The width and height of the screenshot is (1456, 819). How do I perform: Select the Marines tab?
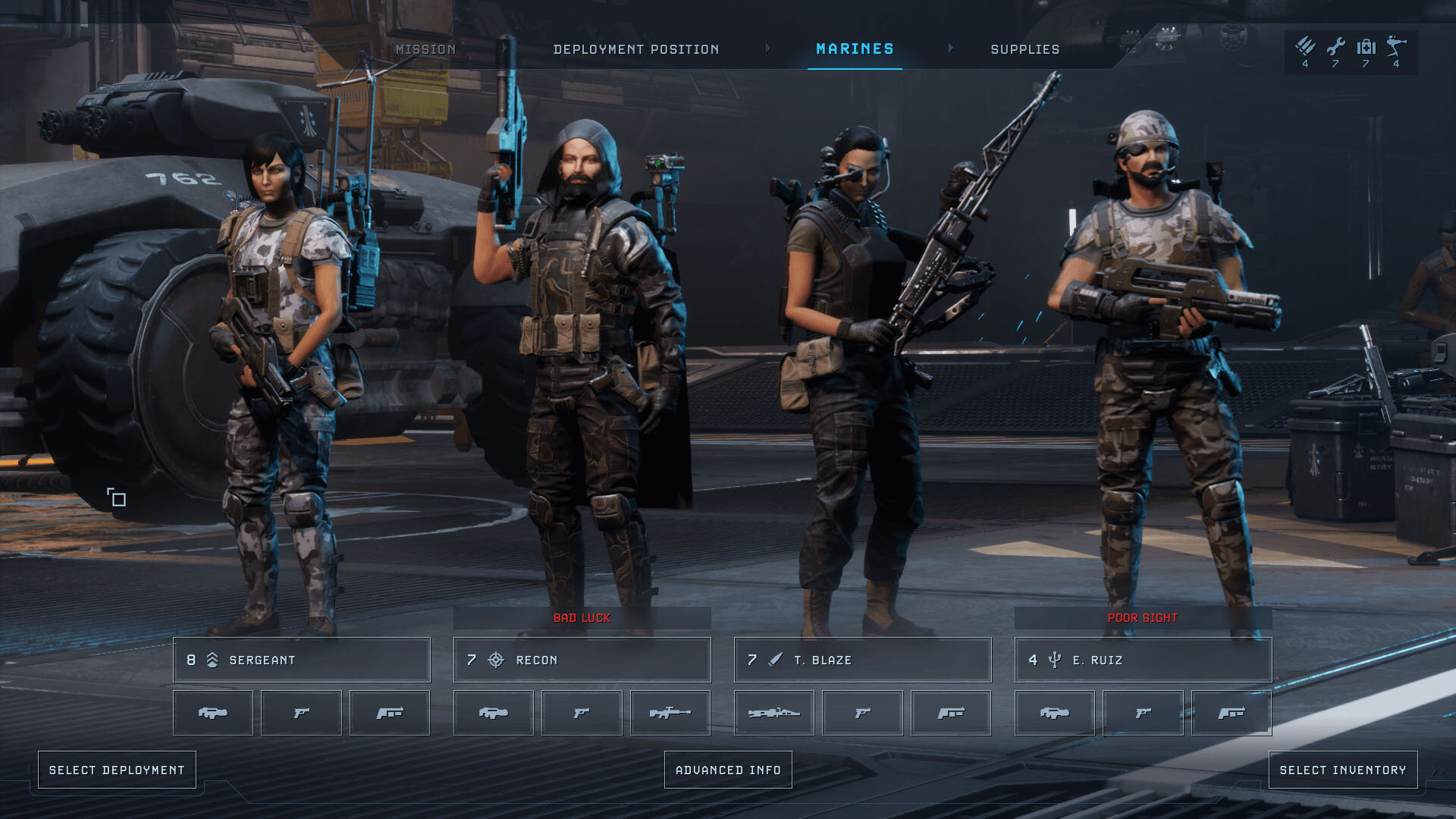tap(855, 49)
